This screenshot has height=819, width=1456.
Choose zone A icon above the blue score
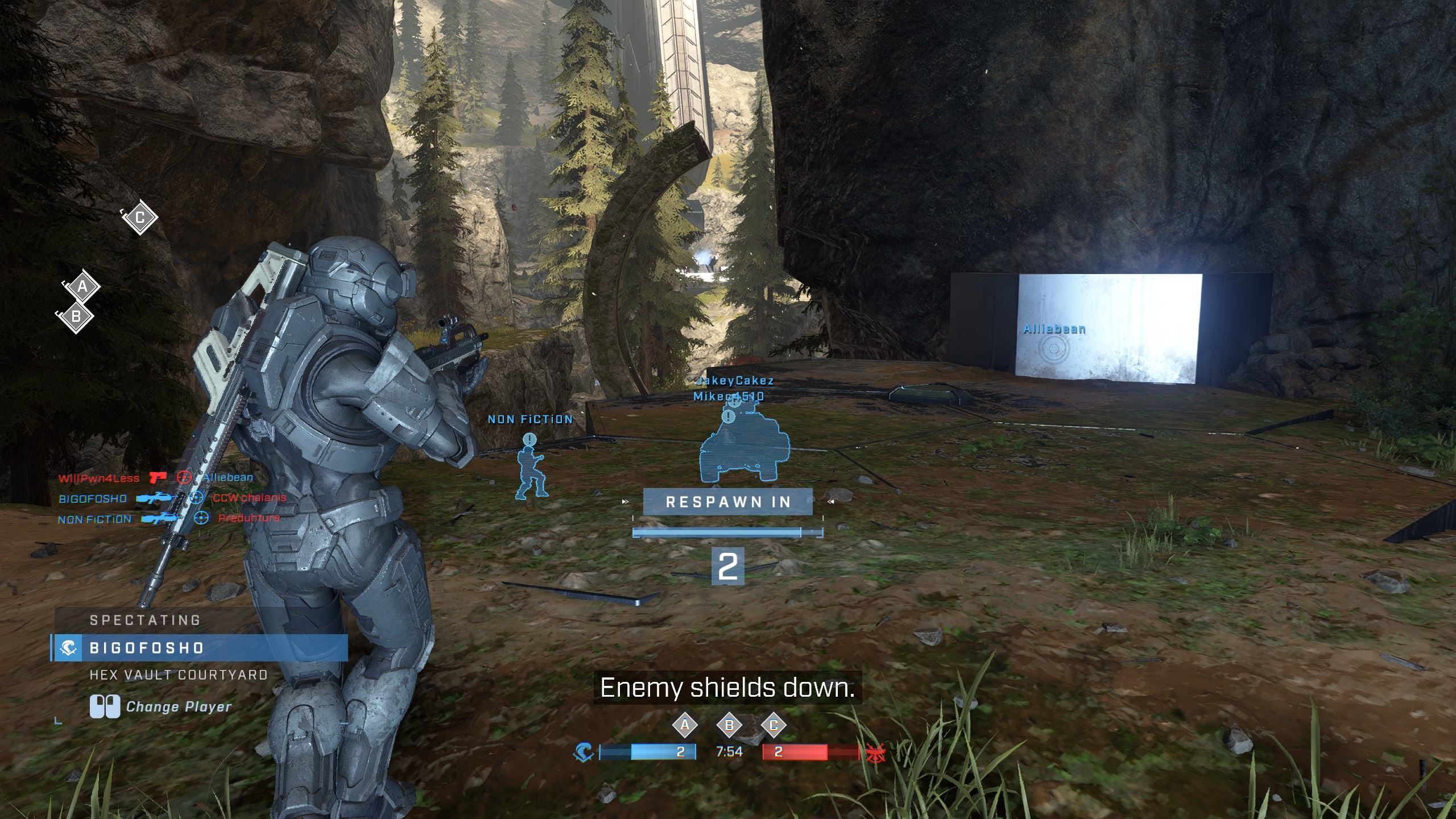[685, 725]
